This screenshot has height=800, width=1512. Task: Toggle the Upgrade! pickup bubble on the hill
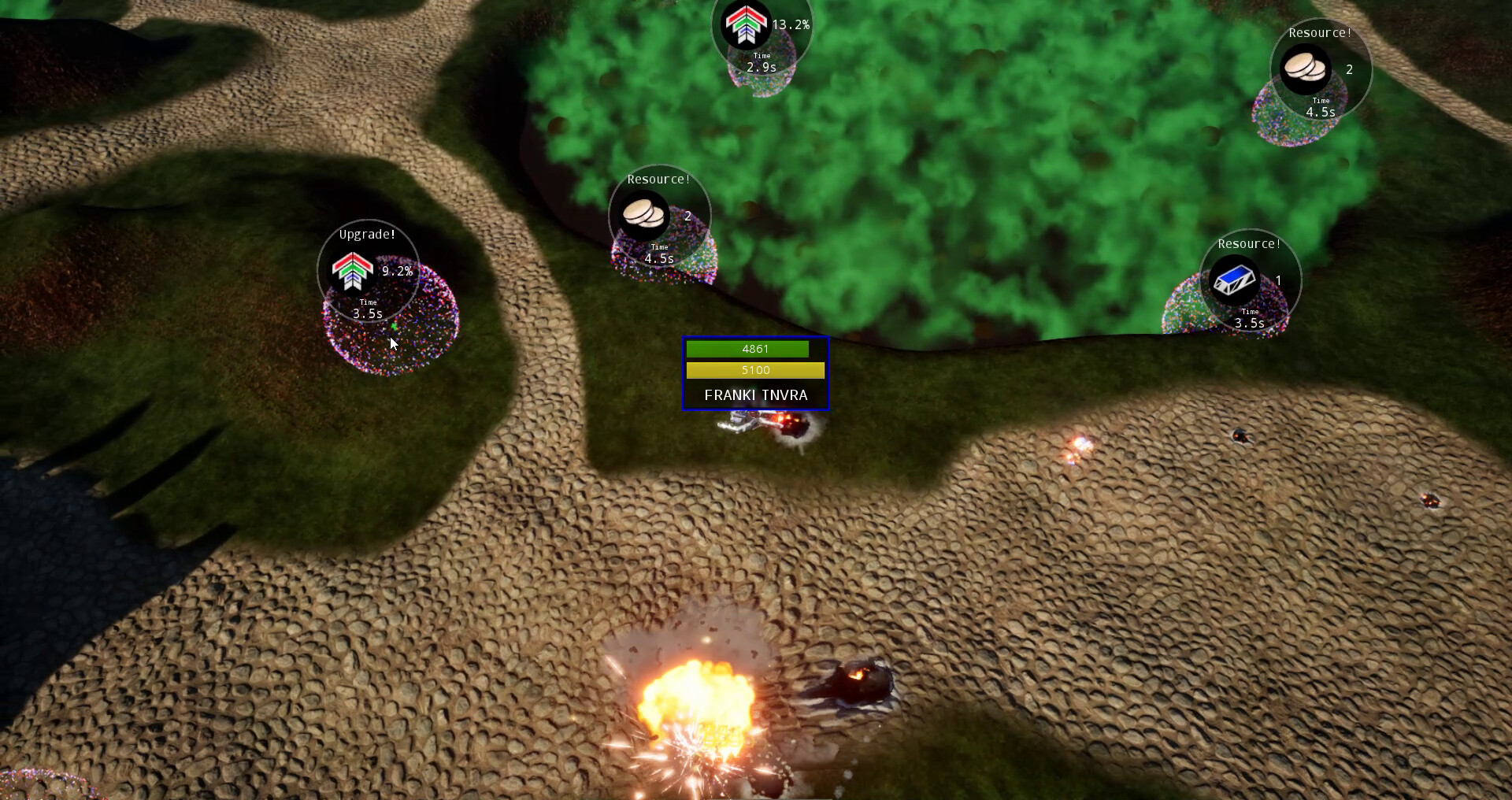(366, 272)
